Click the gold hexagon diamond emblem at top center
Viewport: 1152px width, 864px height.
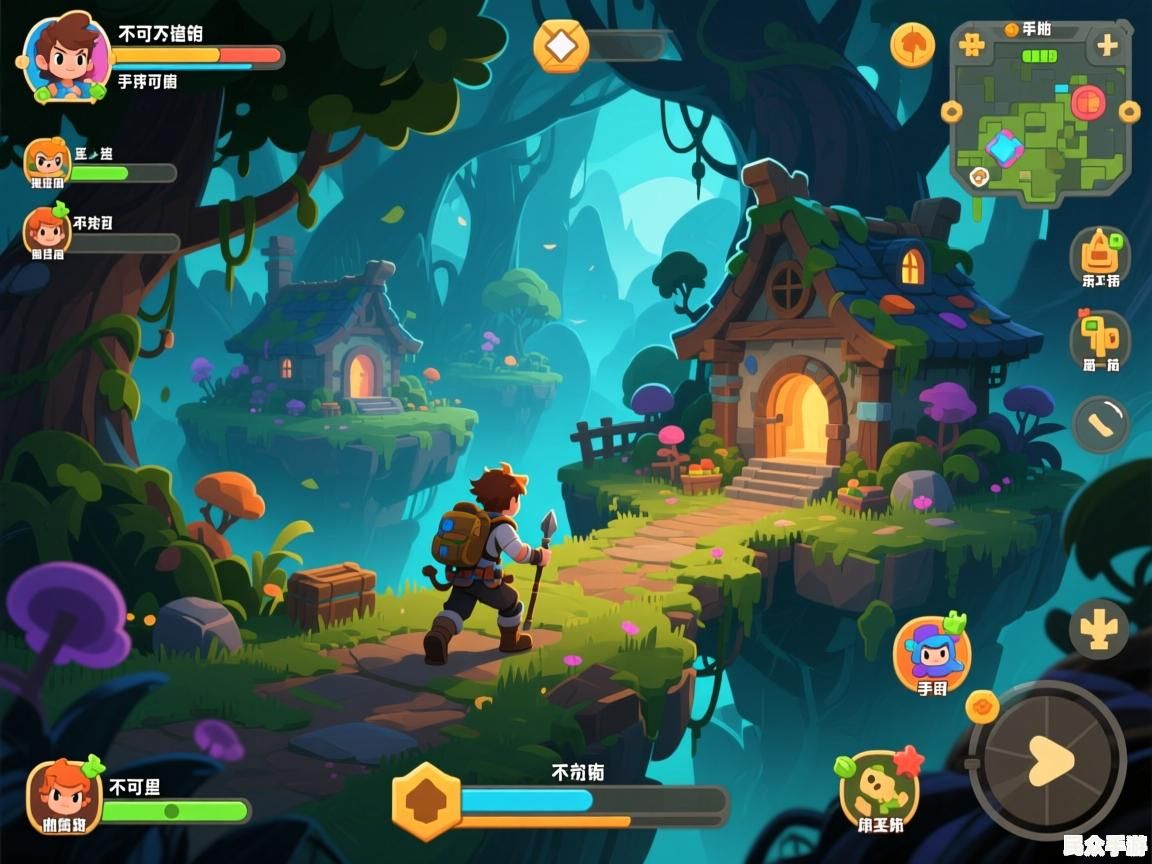coord(561,46)
